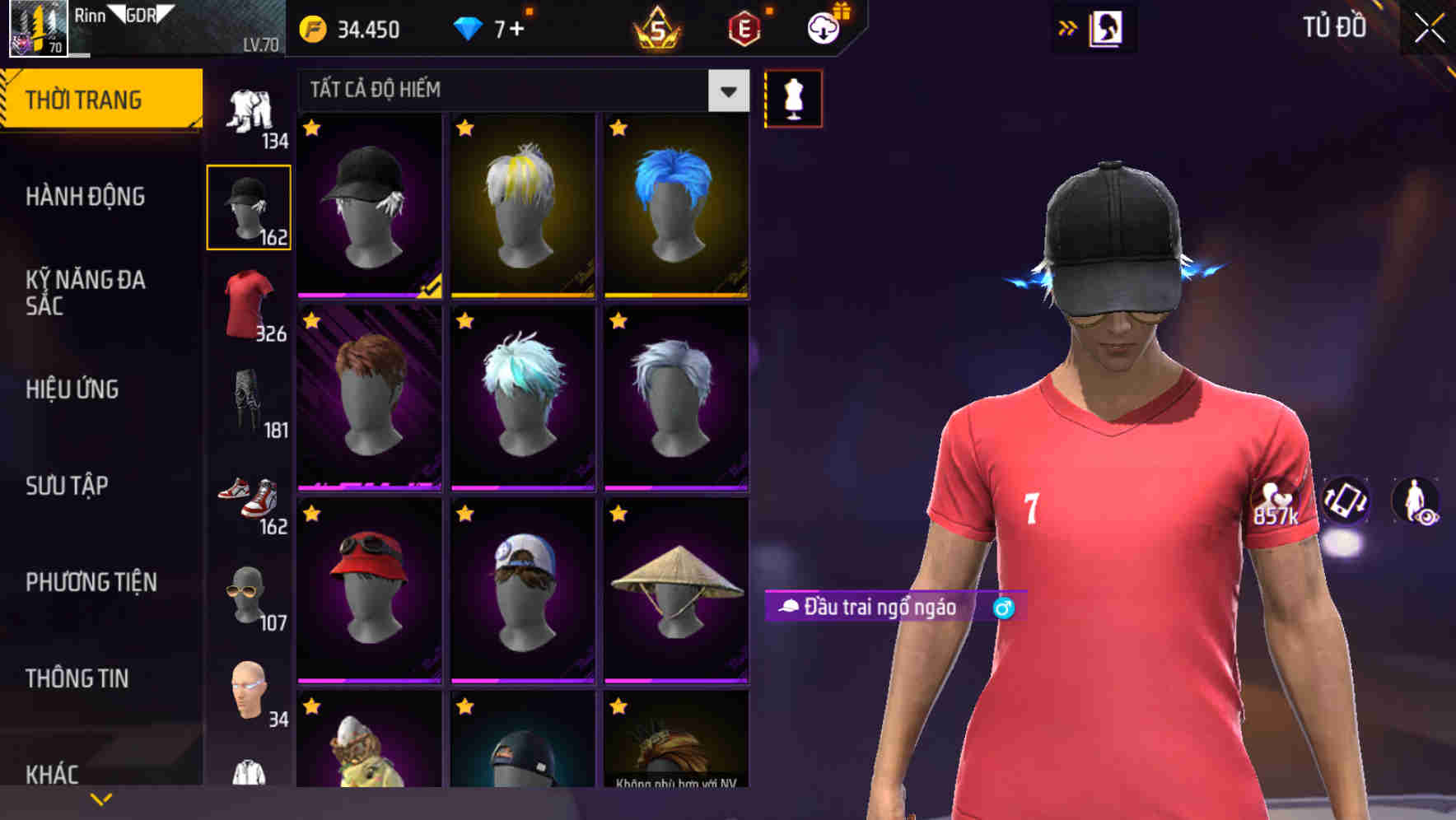The width and height of the screenshot is (1456, 820).
Task: Click the male gender symbol on item name
Action: coord(1006,609)
